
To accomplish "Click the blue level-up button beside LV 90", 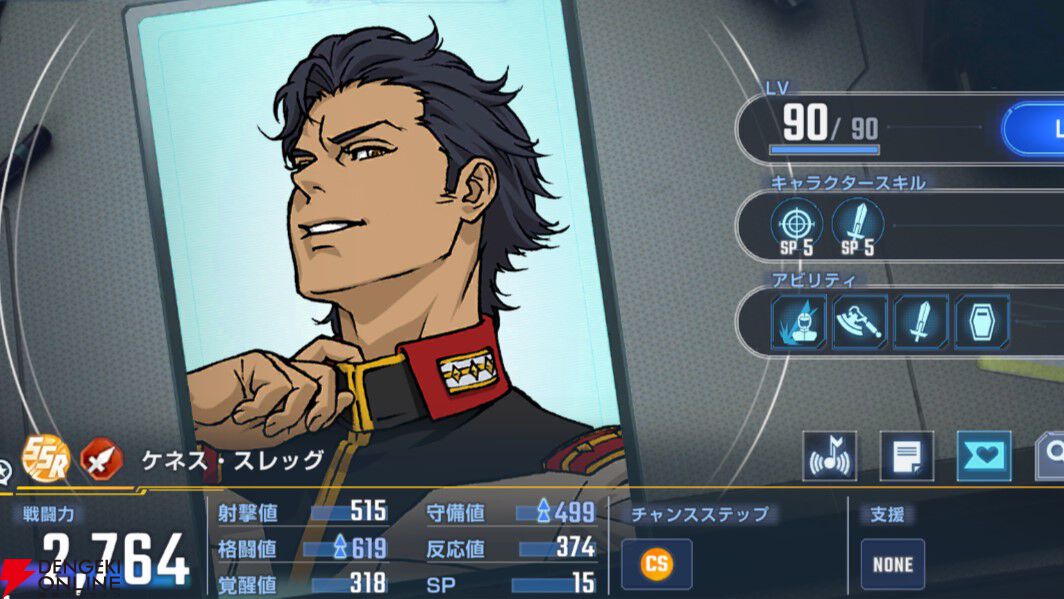I will pos(1034,128).
